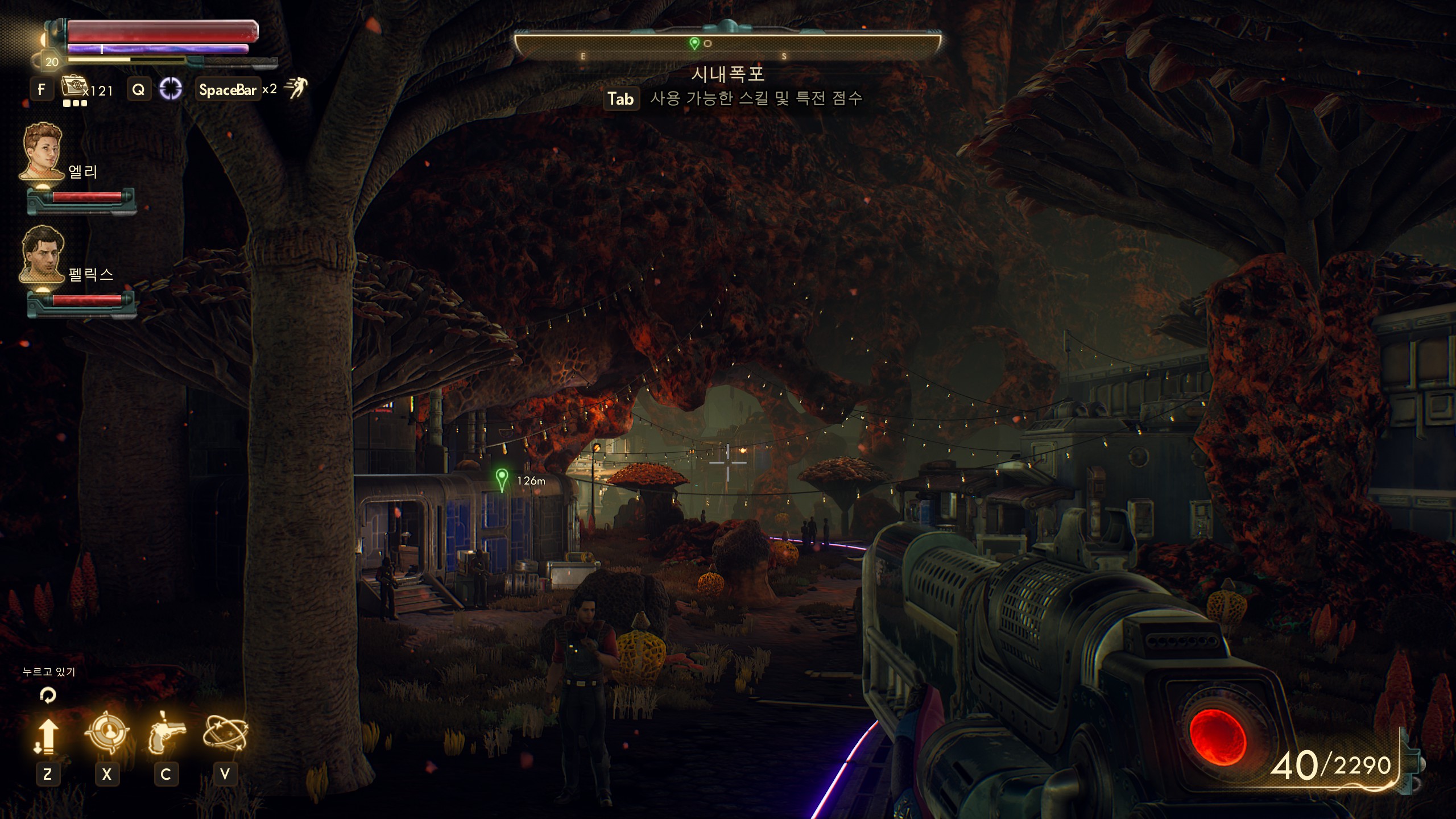The width and height of the screenshot is (1456, 819).
Task: Select Felix's companion portrait
Action: coord(42,254)
